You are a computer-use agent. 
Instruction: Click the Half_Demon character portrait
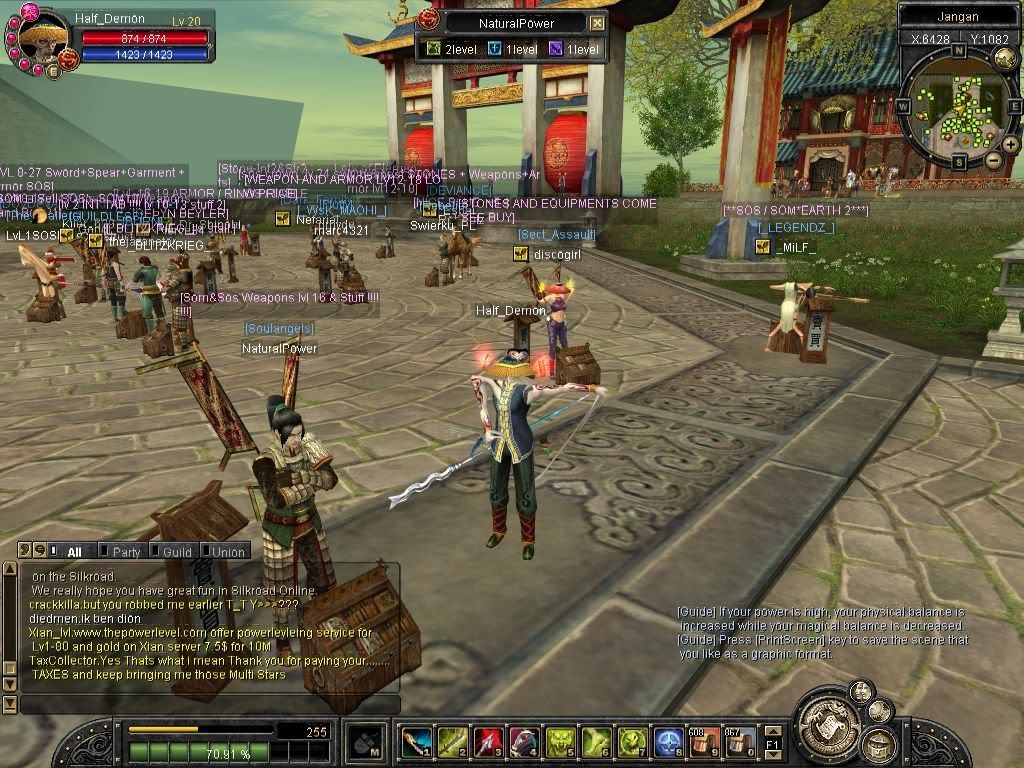[42, 38]
